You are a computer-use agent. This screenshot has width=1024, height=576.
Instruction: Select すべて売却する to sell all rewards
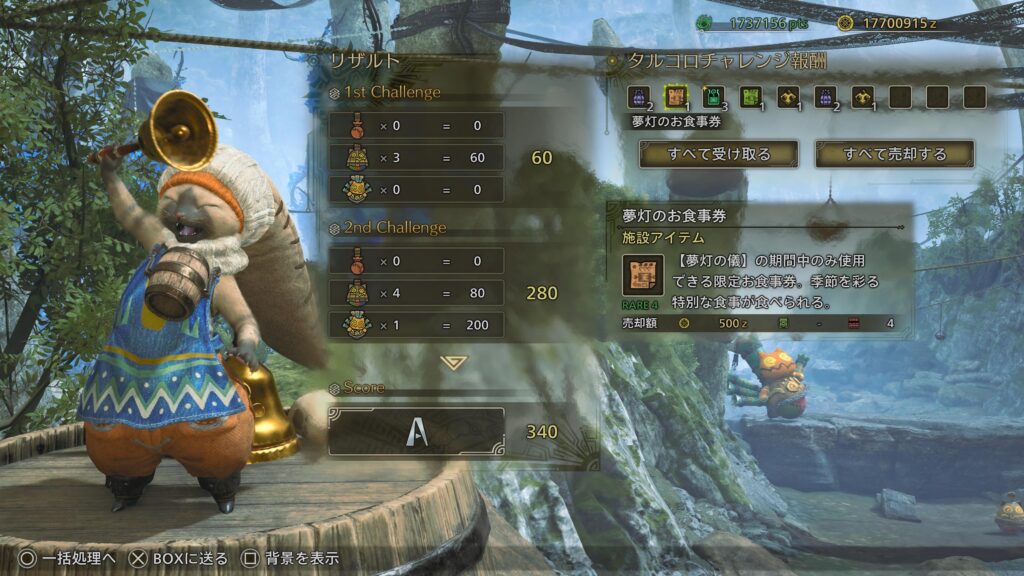(x=894, y=154)
